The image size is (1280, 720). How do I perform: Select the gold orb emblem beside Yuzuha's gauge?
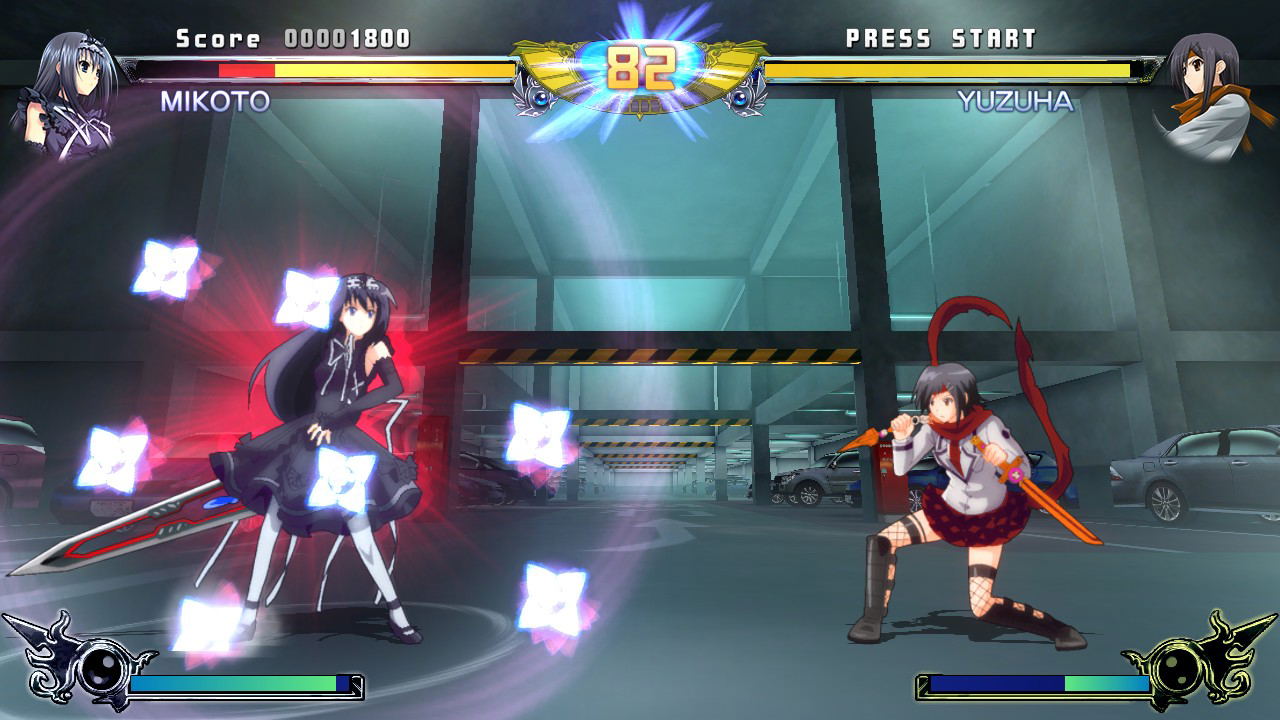coord(1181,664)
